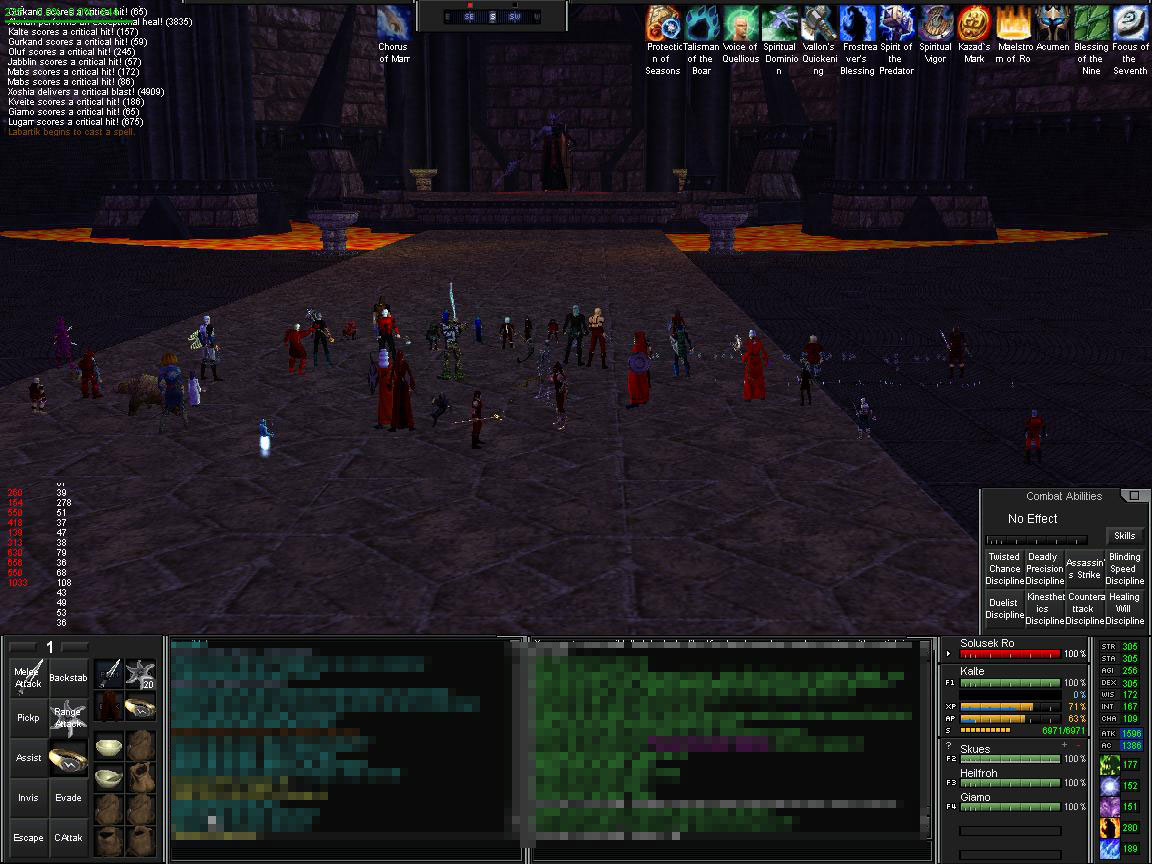This screenshot has height=864, width=1152.
Task: Close the Combat Abilities window
Action: [x=1134, y=496]
